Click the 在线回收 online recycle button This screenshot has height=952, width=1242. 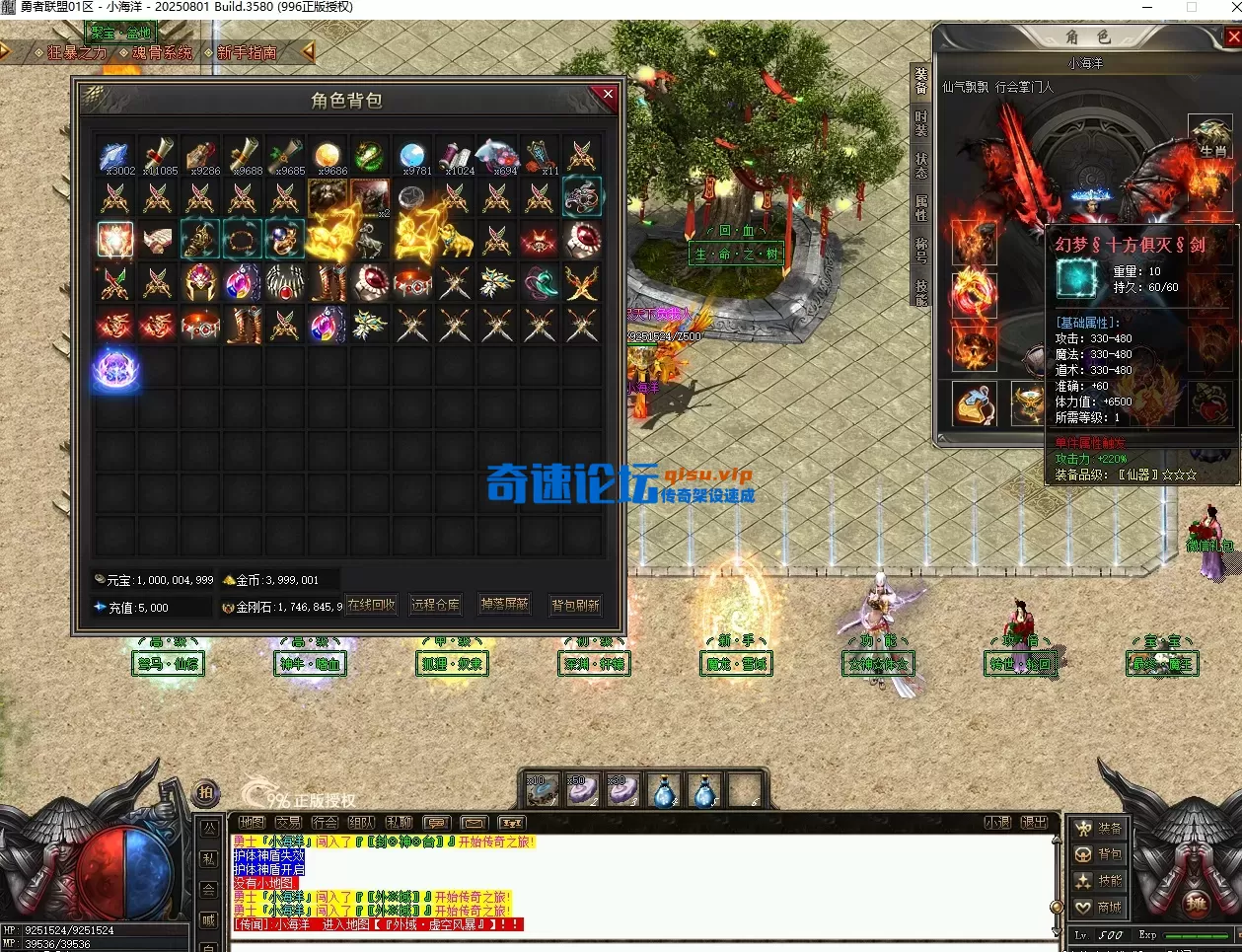372,605
